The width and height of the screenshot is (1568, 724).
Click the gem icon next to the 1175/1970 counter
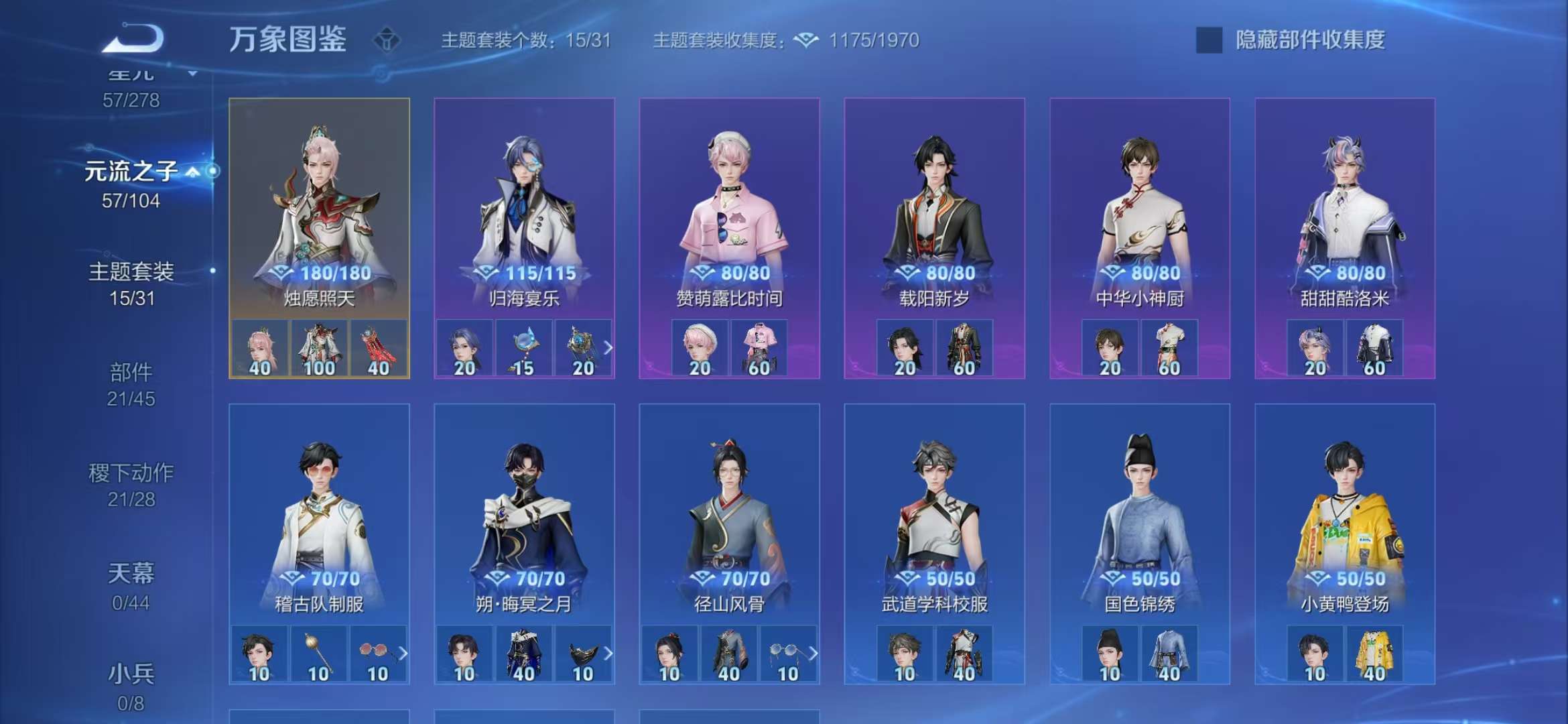tap(807, 40)
